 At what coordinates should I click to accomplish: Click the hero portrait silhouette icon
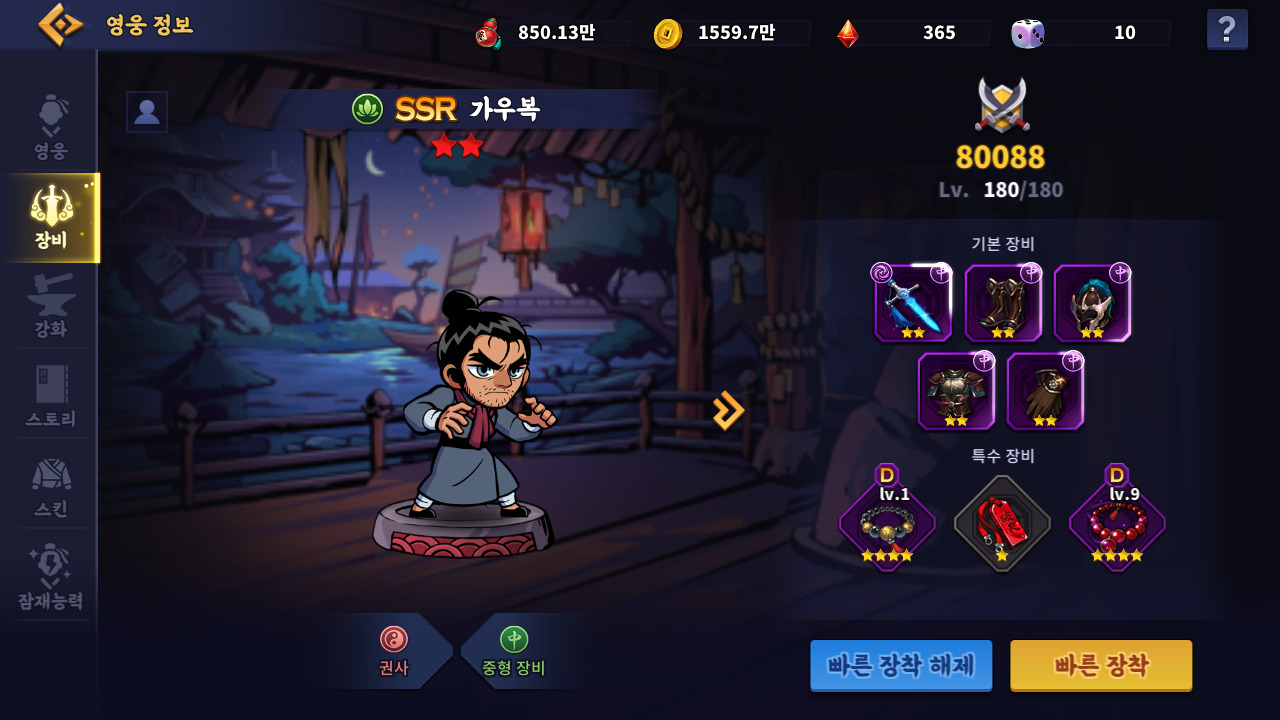[147, 112]
